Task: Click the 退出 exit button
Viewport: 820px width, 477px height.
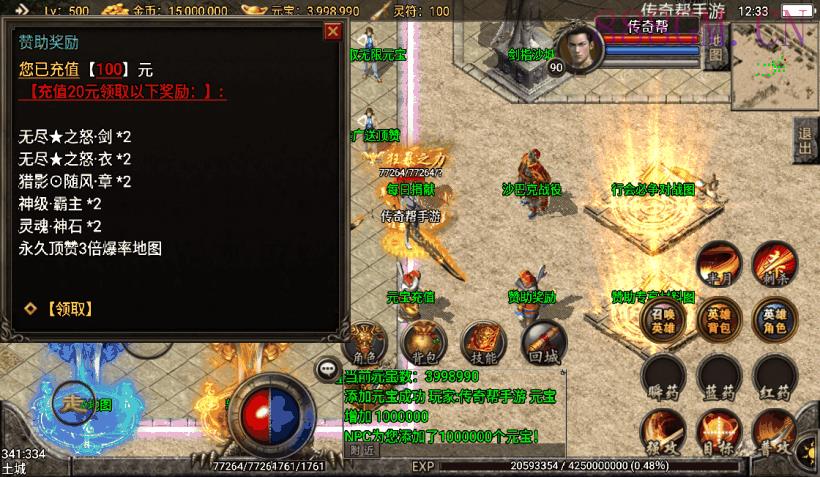Action: (805, 141)
